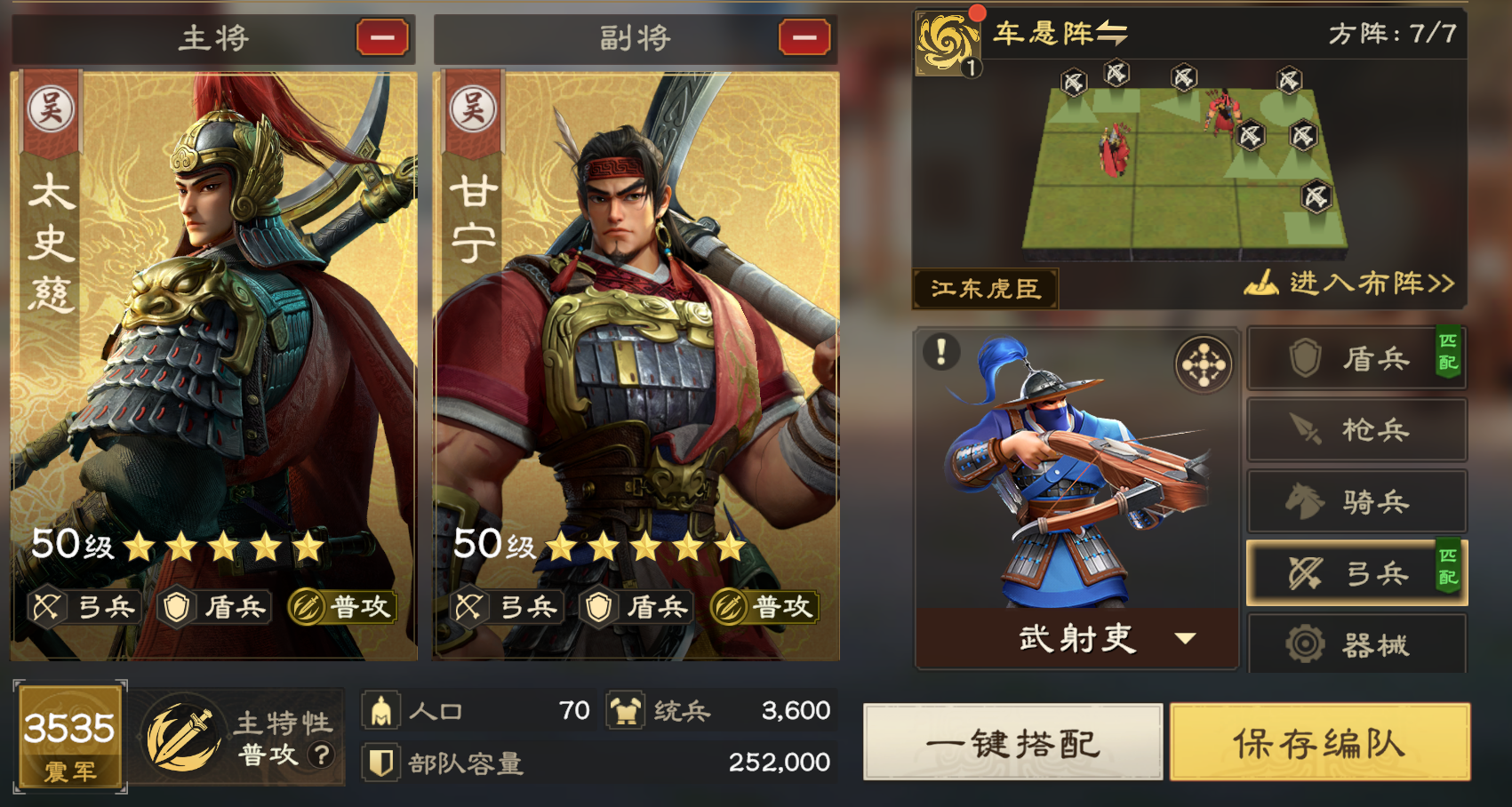Select the 骑兵 cavalry troop type icon
1512x807 pixels.
click(x=1356, y=501)
